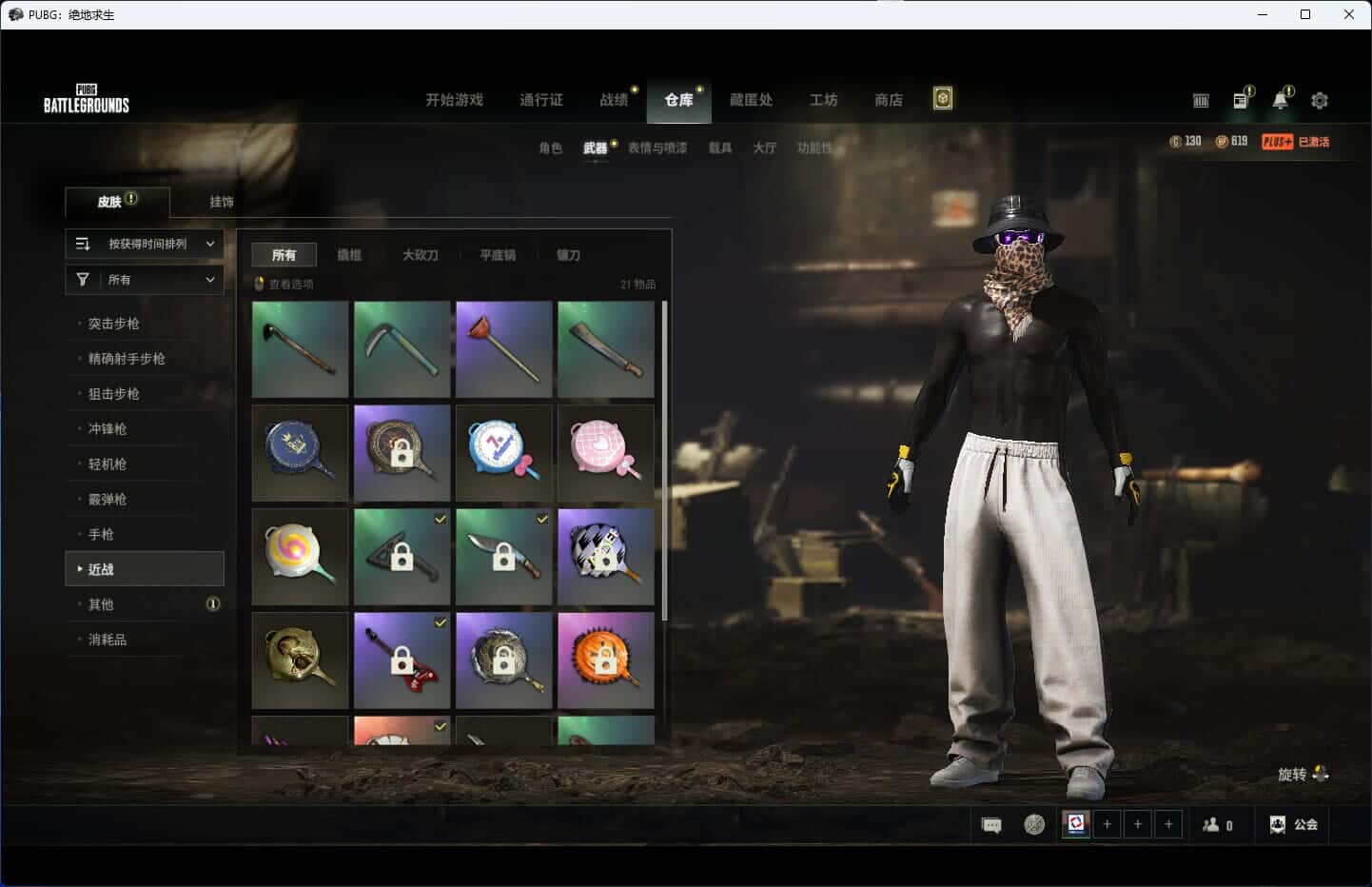
Task: Pick the pink heart frying pan skin
Action: coord(605,453)
